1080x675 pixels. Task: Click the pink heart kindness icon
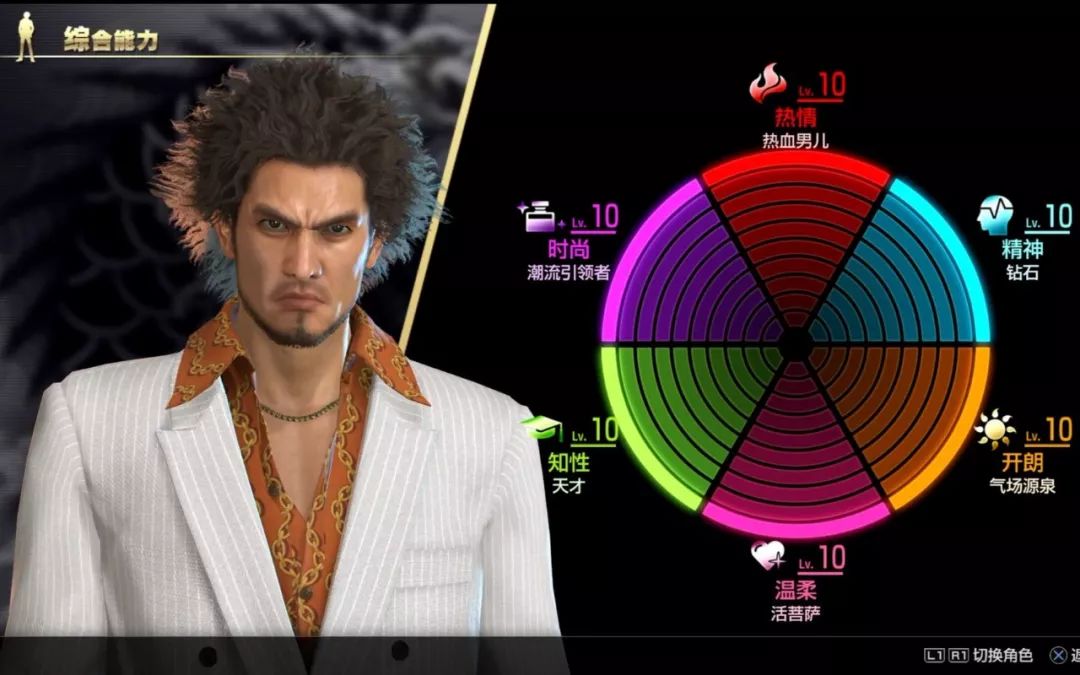(x=768, y=555)
